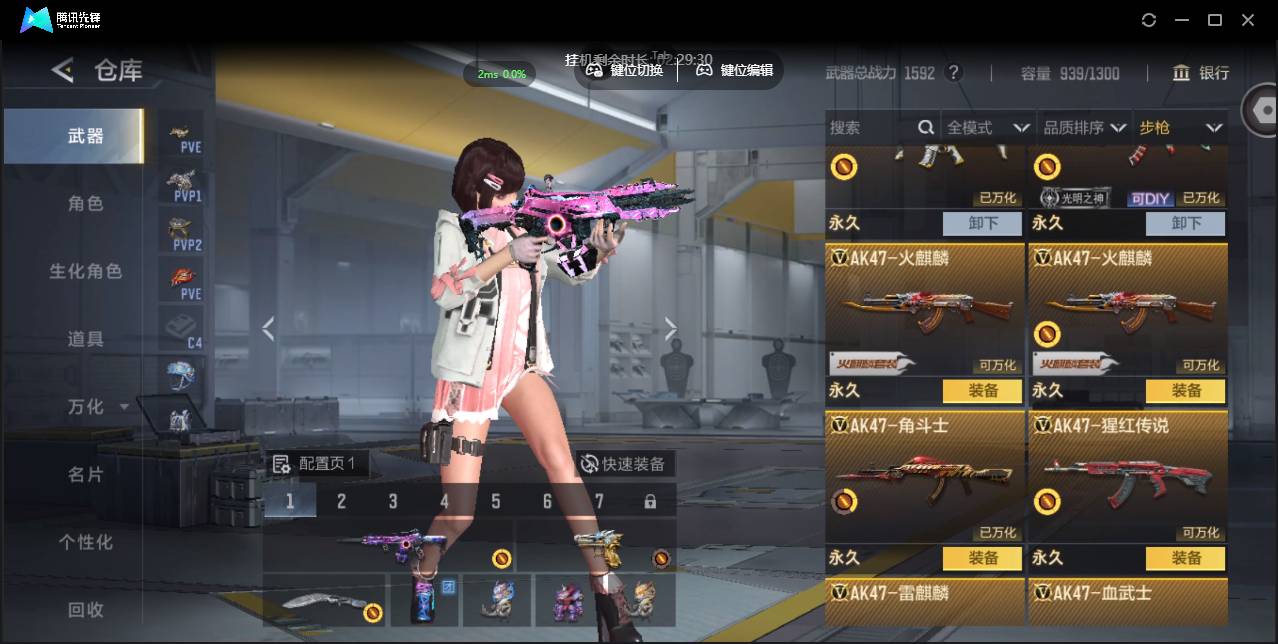Switch to the 个性化 category
Image resolution: width=1278 pixels, height=644 pixels.
[85, 542]
